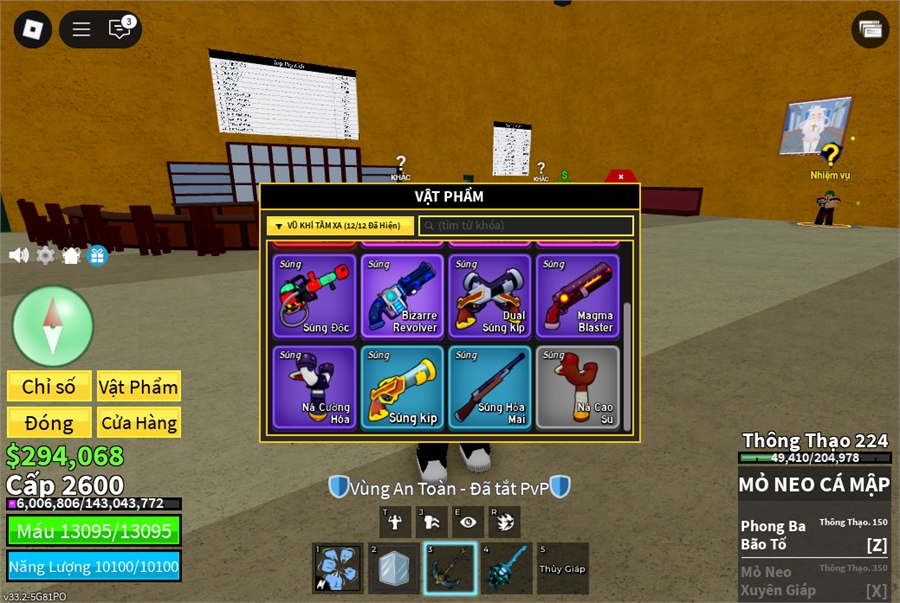Open the gear settings icon
Viewport: 900px width, 603px height.
(45, 256)
